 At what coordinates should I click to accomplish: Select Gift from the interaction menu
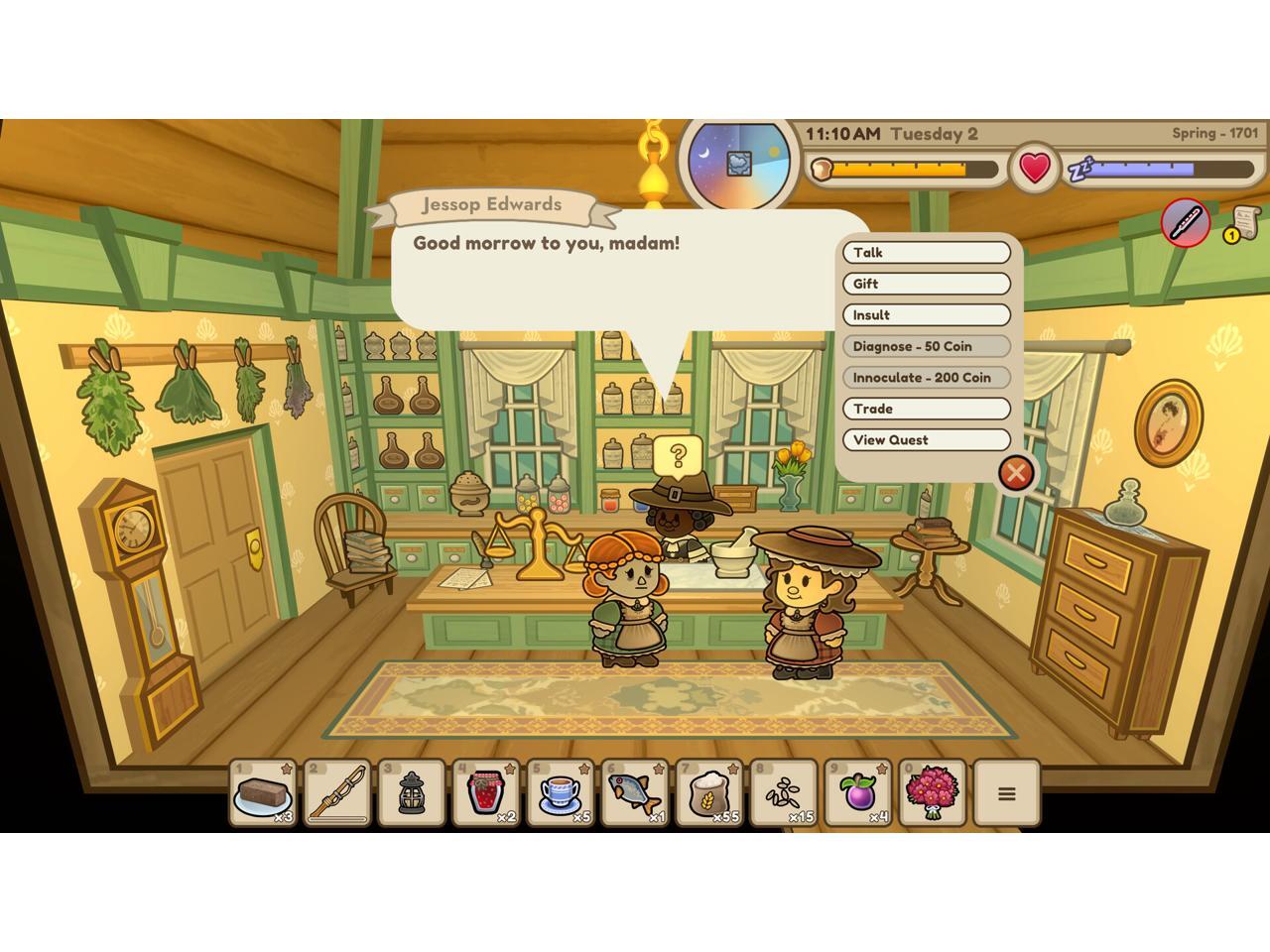coord(926,284)
